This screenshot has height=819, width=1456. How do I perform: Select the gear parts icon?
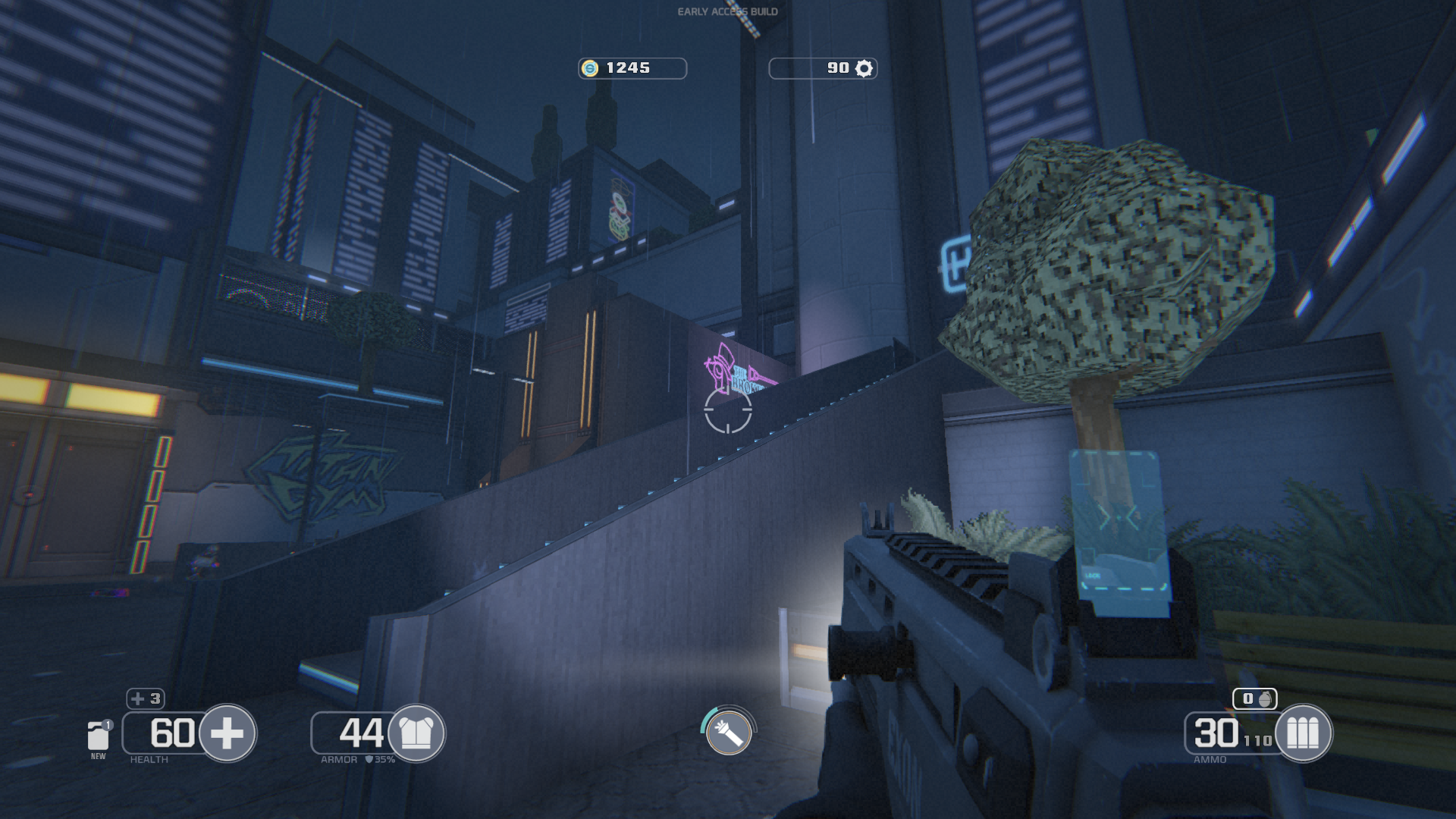point(864,68)
